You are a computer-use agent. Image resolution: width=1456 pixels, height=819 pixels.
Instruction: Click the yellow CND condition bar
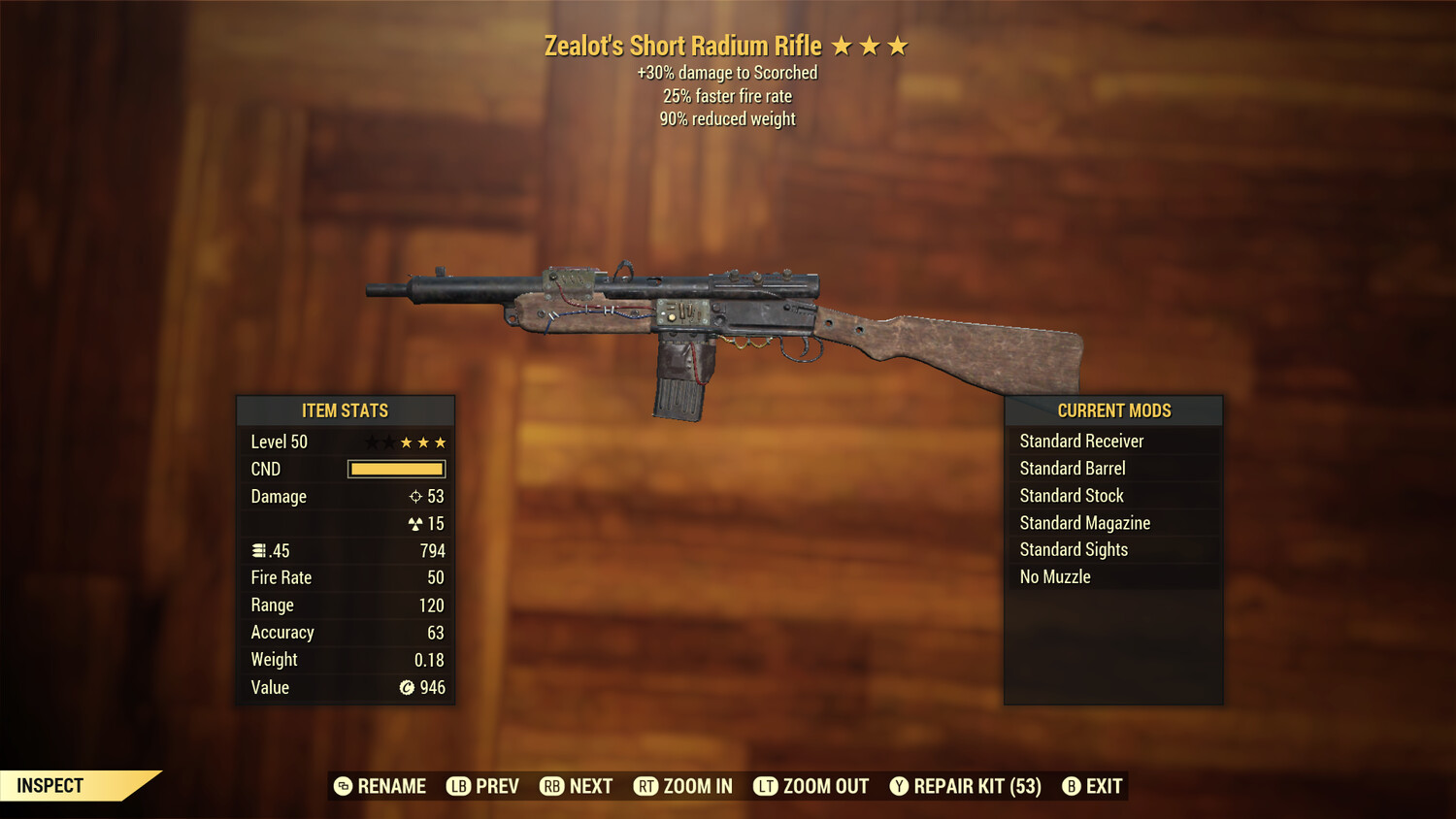[395, 469]
